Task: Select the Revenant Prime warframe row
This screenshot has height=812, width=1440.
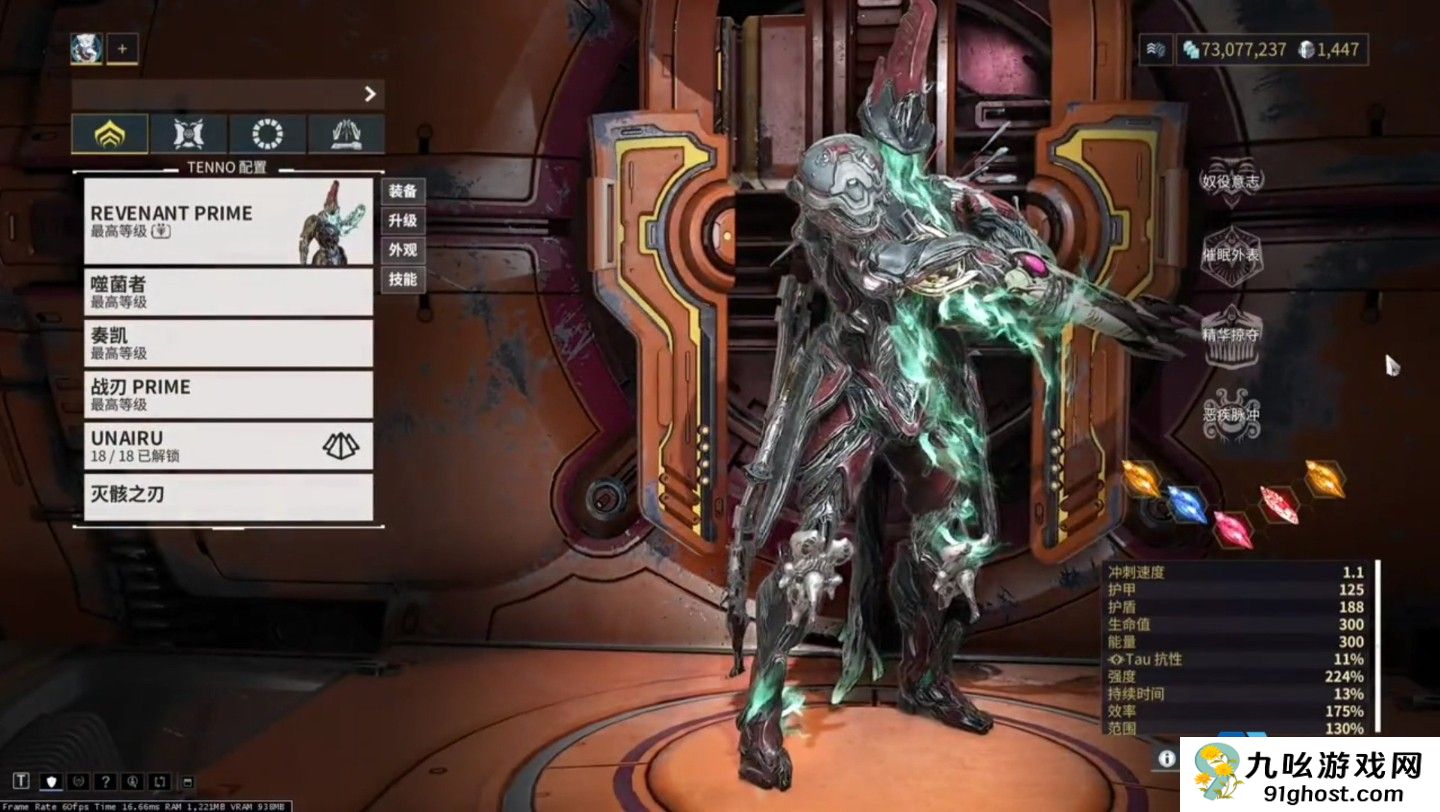Action: tap(228, 221)
